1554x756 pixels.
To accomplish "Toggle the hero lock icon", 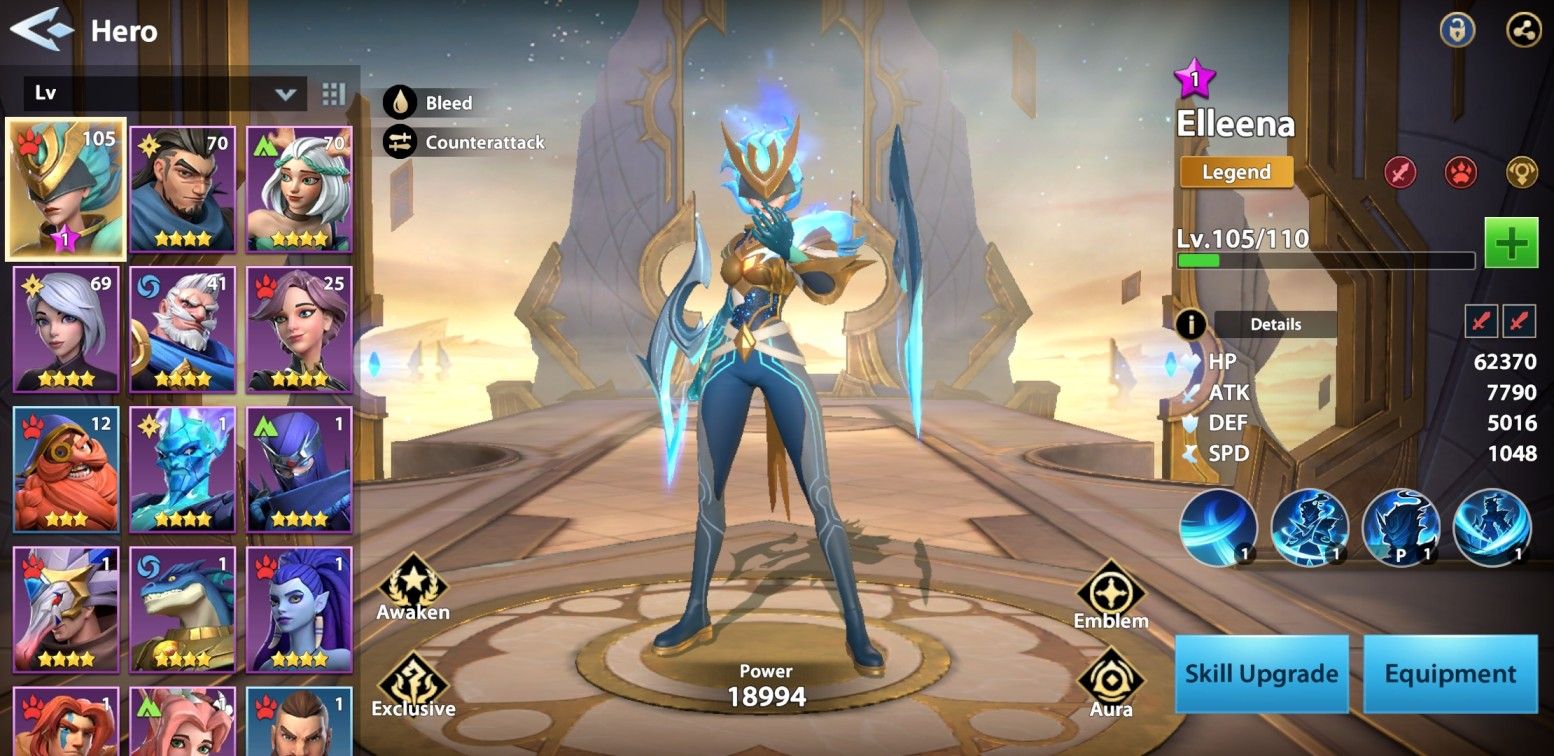I will (1457, 30).
